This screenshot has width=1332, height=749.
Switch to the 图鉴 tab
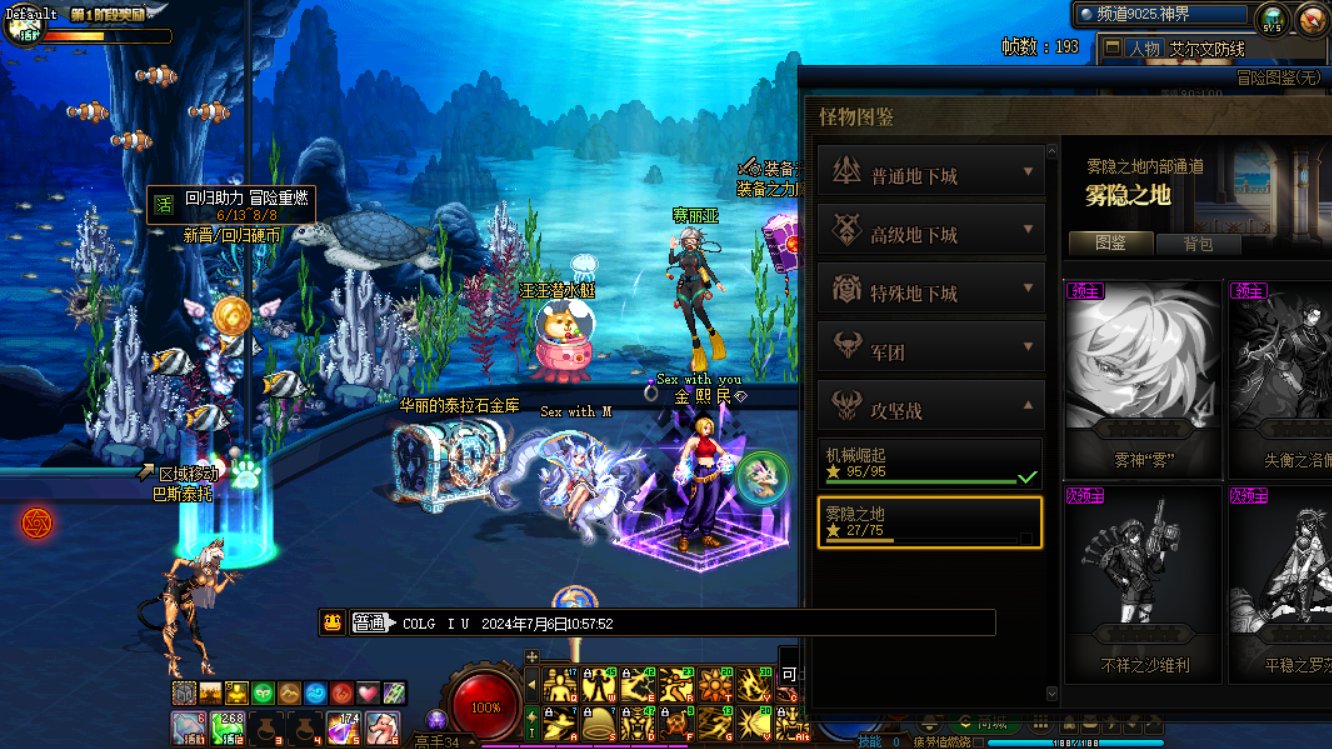point(1111,244)
